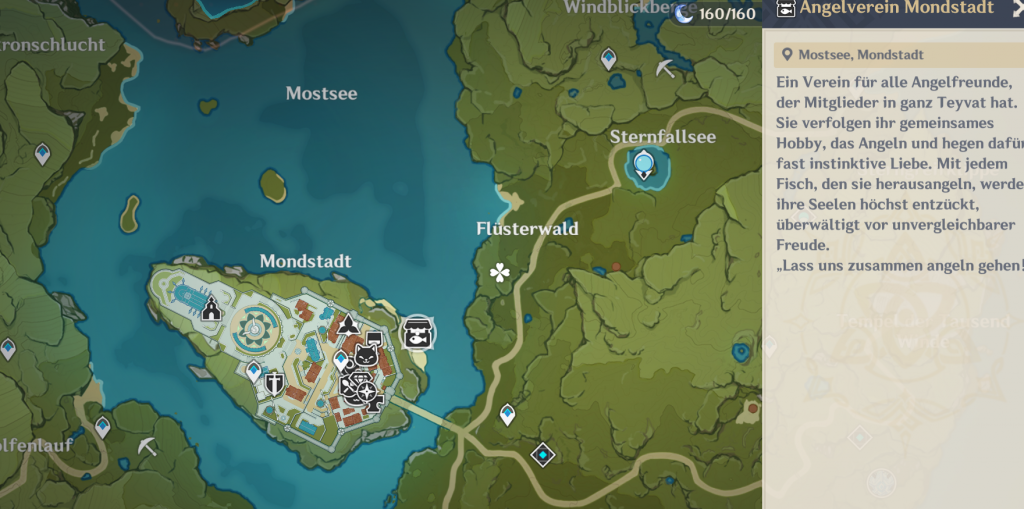This screenshot has height=509, width=1024.
Task: Select the teleport waypoint southeast of Mondstadt bridge
Action: (507, 413)
